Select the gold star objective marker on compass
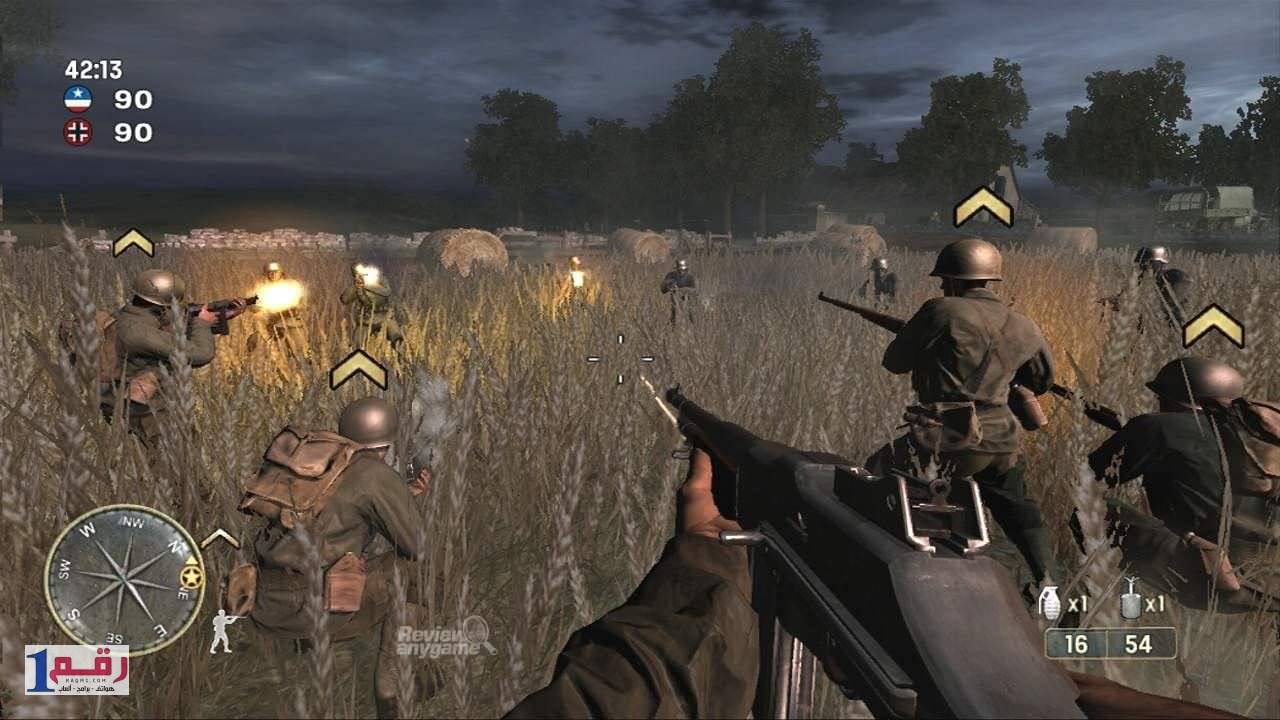The height and width of the screenshot is (720, 1280). click(190, 575)
